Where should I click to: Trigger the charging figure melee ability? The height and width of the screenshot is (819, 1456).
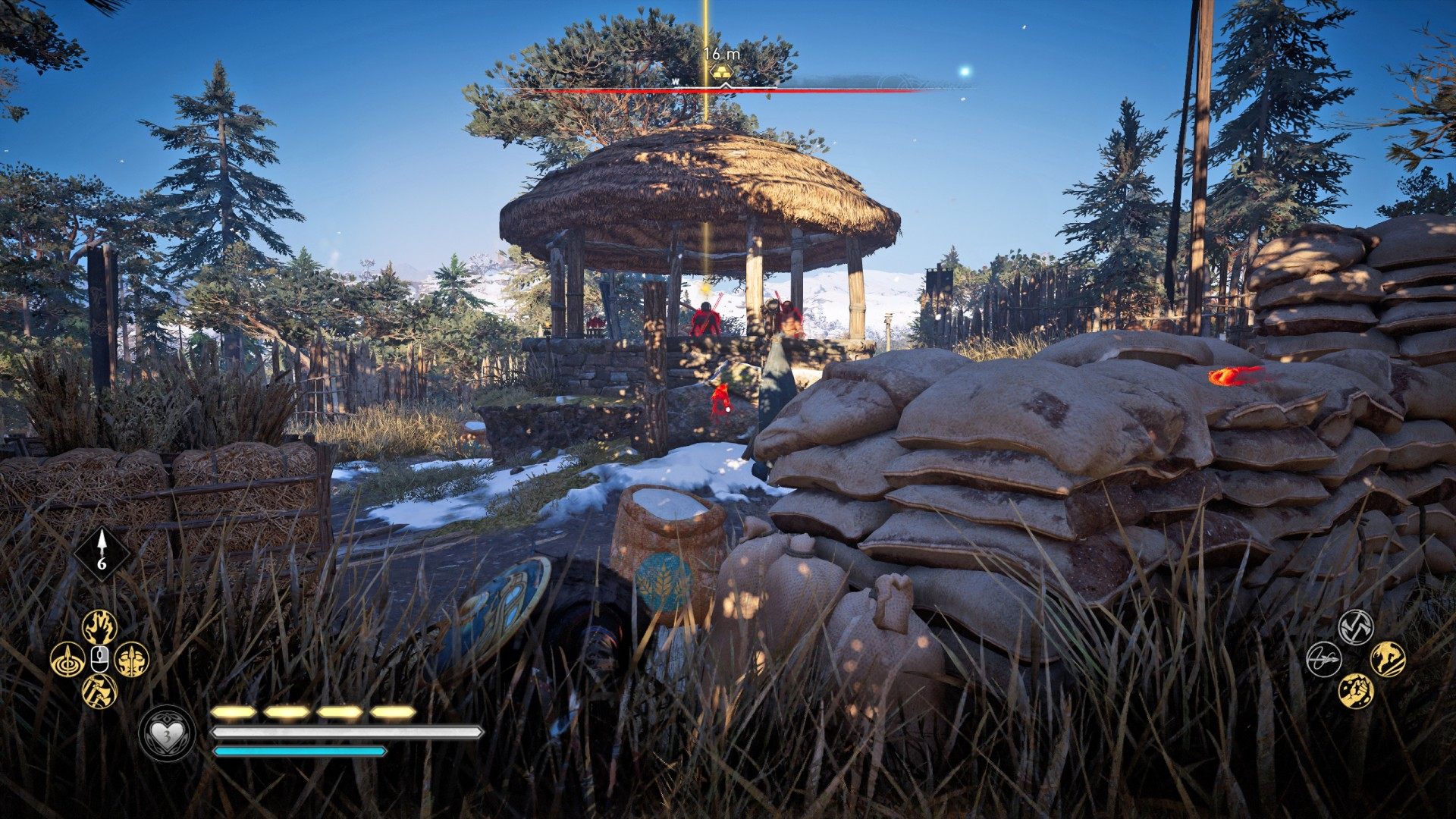(x=1388, y=659)
